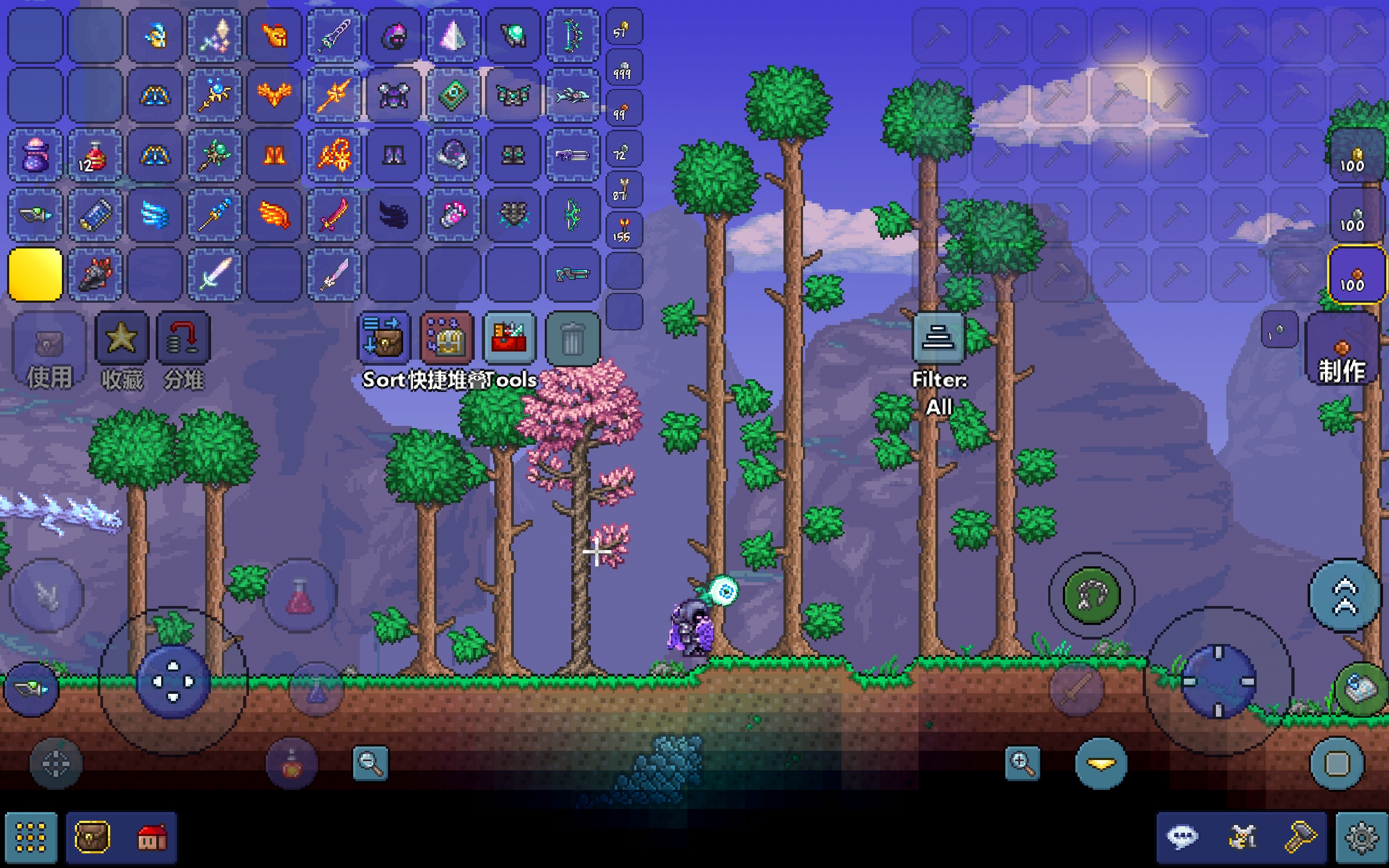Open the red toolbox Tools button
1389x868 pixels.
point(509,338)
